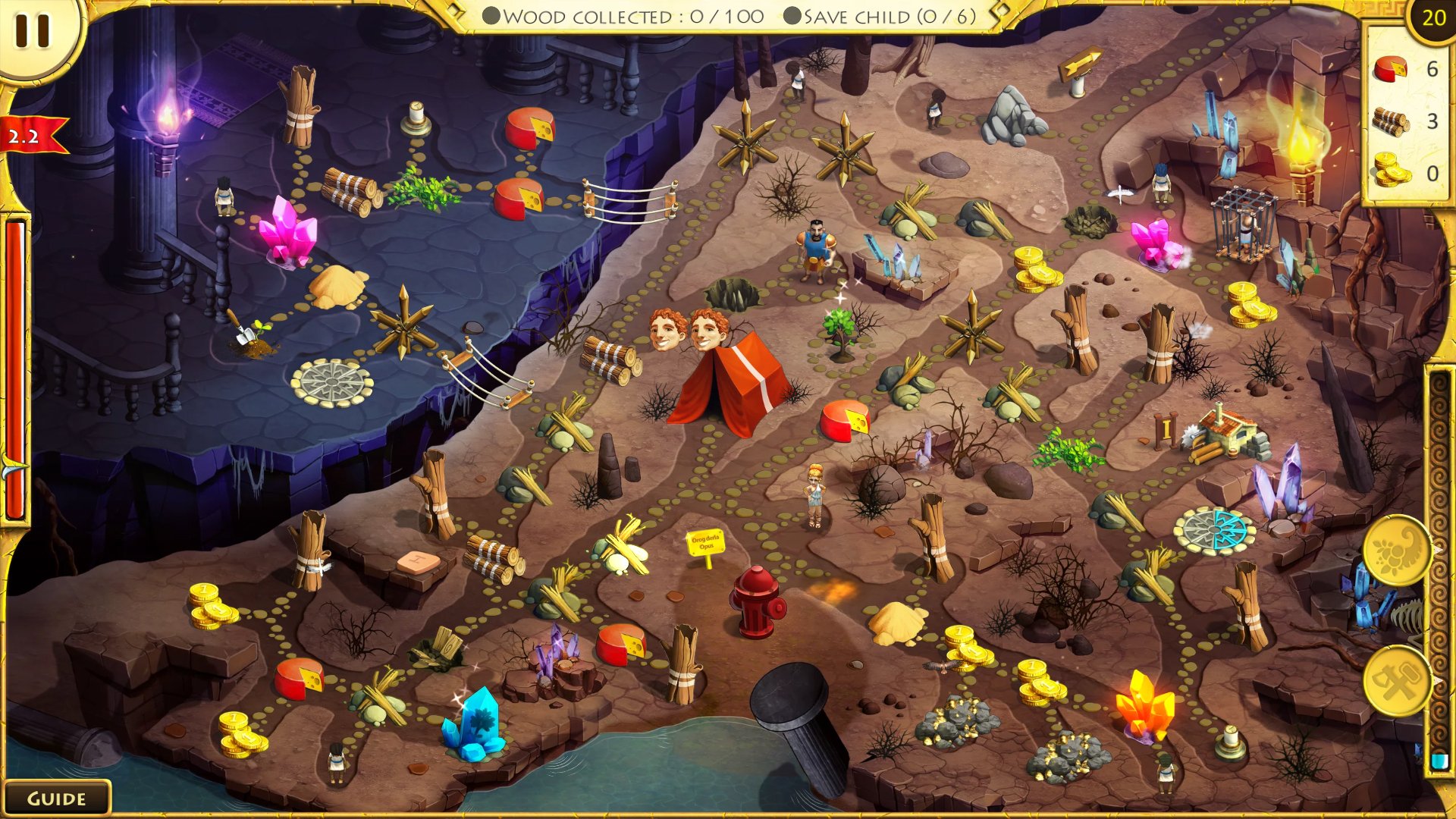Select the wood logs resource icon showing 3
The width and height of the screenshot is (1456, 819).
click(x=1392, y=121)
